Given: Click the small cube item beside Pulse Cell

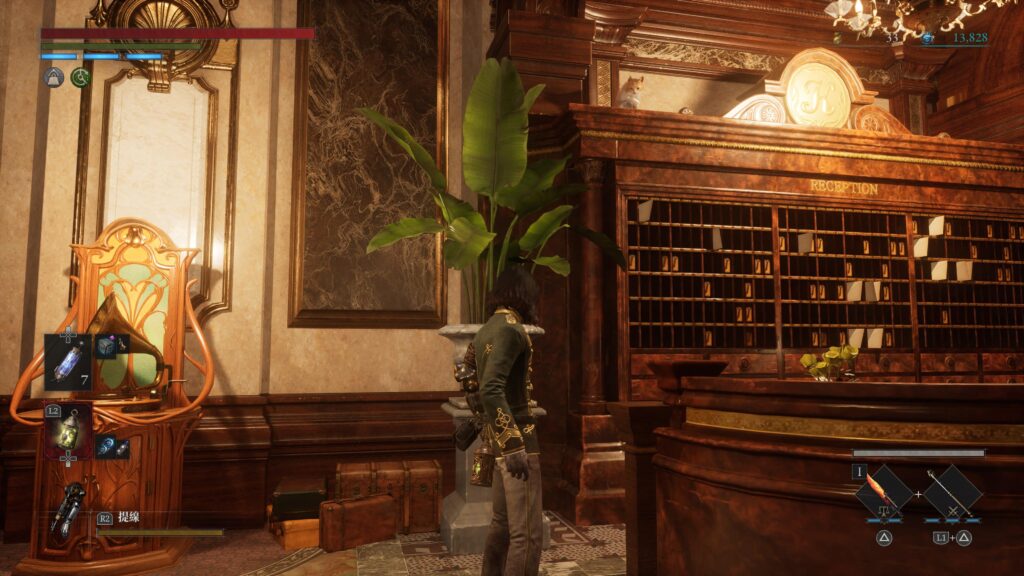Looking at the screenshot, I should click(x=106, y=346).
